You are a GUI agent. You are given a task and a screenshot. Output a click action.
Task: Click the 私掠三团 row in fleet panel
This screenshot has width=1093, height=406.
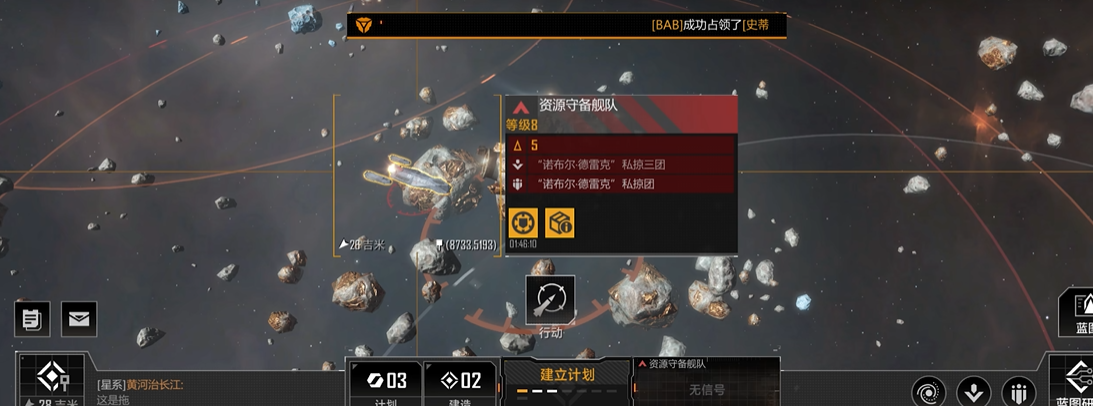tap(621, 164)
